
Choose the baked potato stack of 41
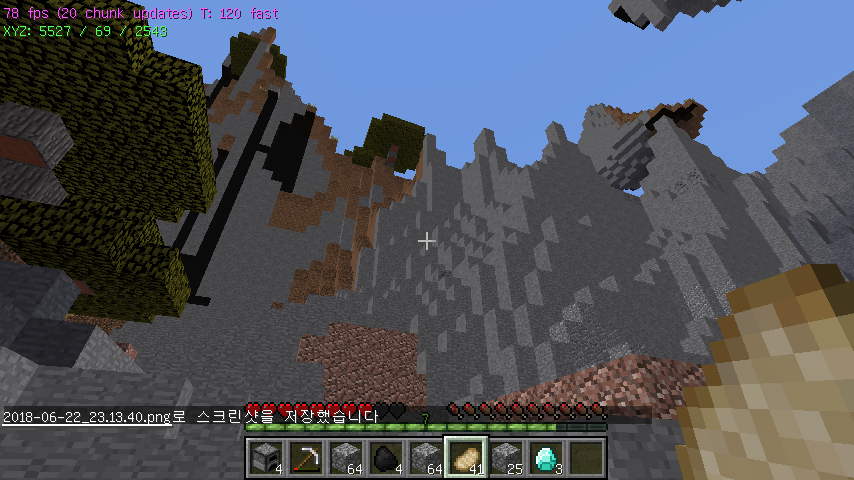(x=465, y=456)
